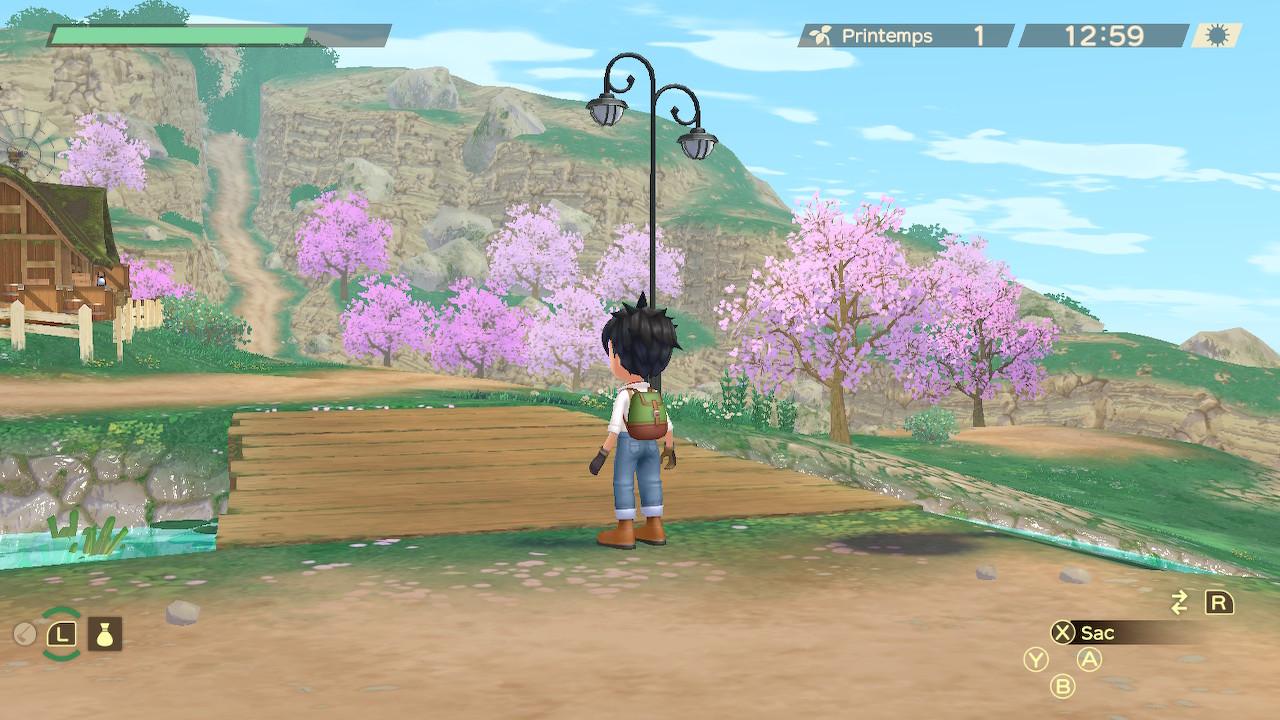Image resolution: width=1280 pixels, height=720 pixels.
Task: Open the Sac bag menu label
Action: coord(1097,633)
